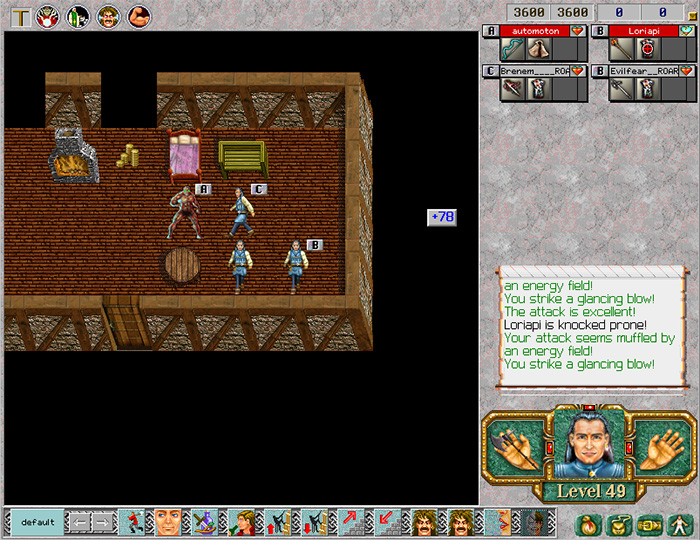Click the gold T icon in top bar
Screen dimensions: 700x540
(x=18, y=16)
